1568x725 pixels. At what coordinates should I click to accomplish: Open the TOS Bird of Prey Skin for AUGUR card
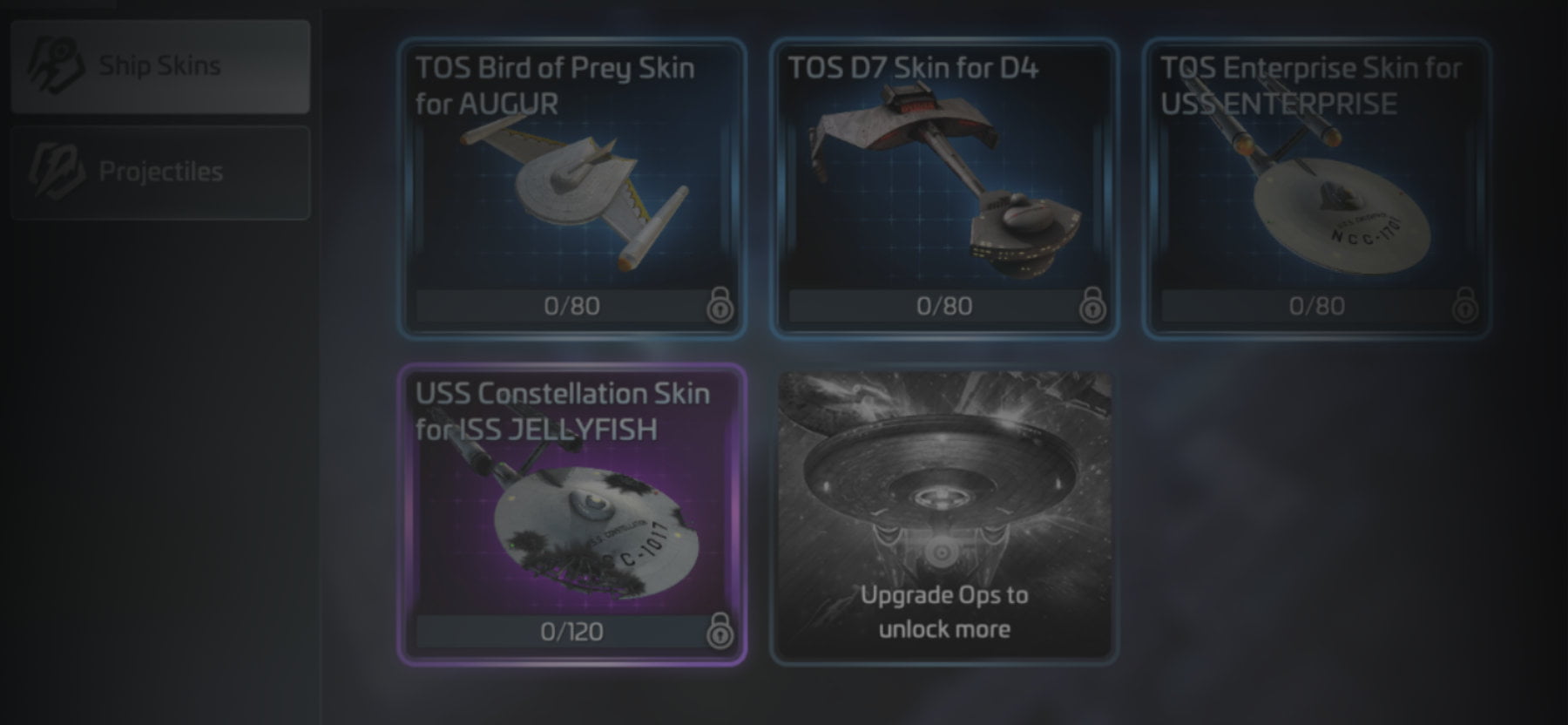coord(571,183)
